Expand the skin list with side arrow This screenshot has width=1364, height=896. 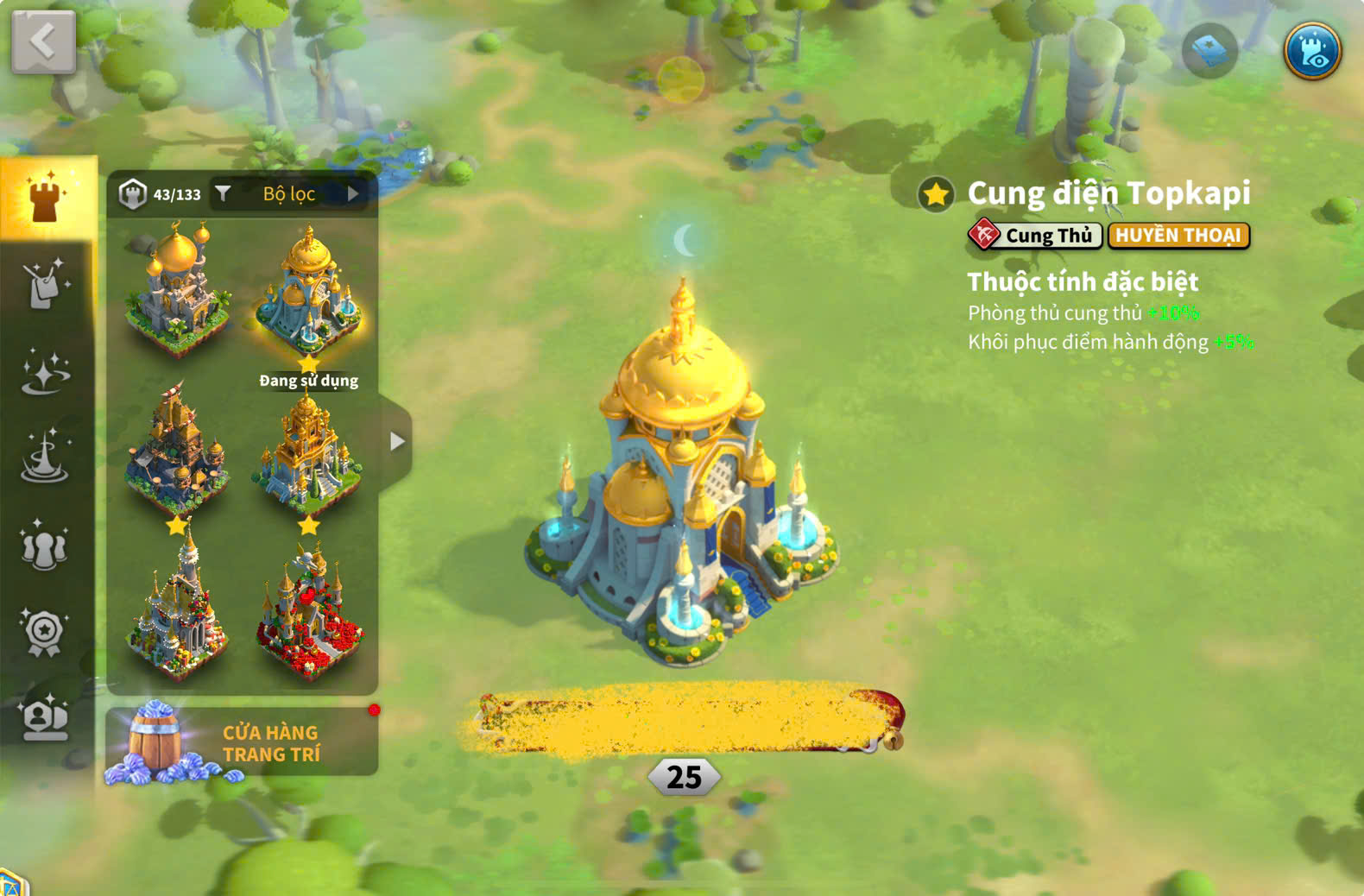pos(396,442)
